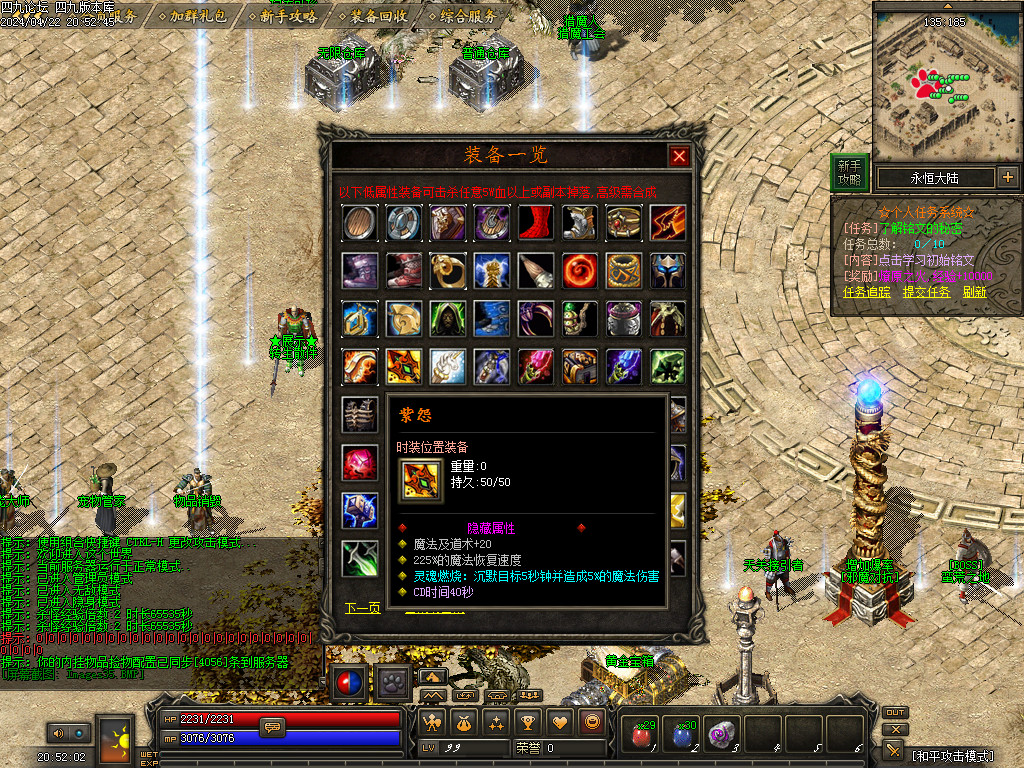Open the green 新手攻略 side button
The image size is (1024, 768).
[849, 173]
